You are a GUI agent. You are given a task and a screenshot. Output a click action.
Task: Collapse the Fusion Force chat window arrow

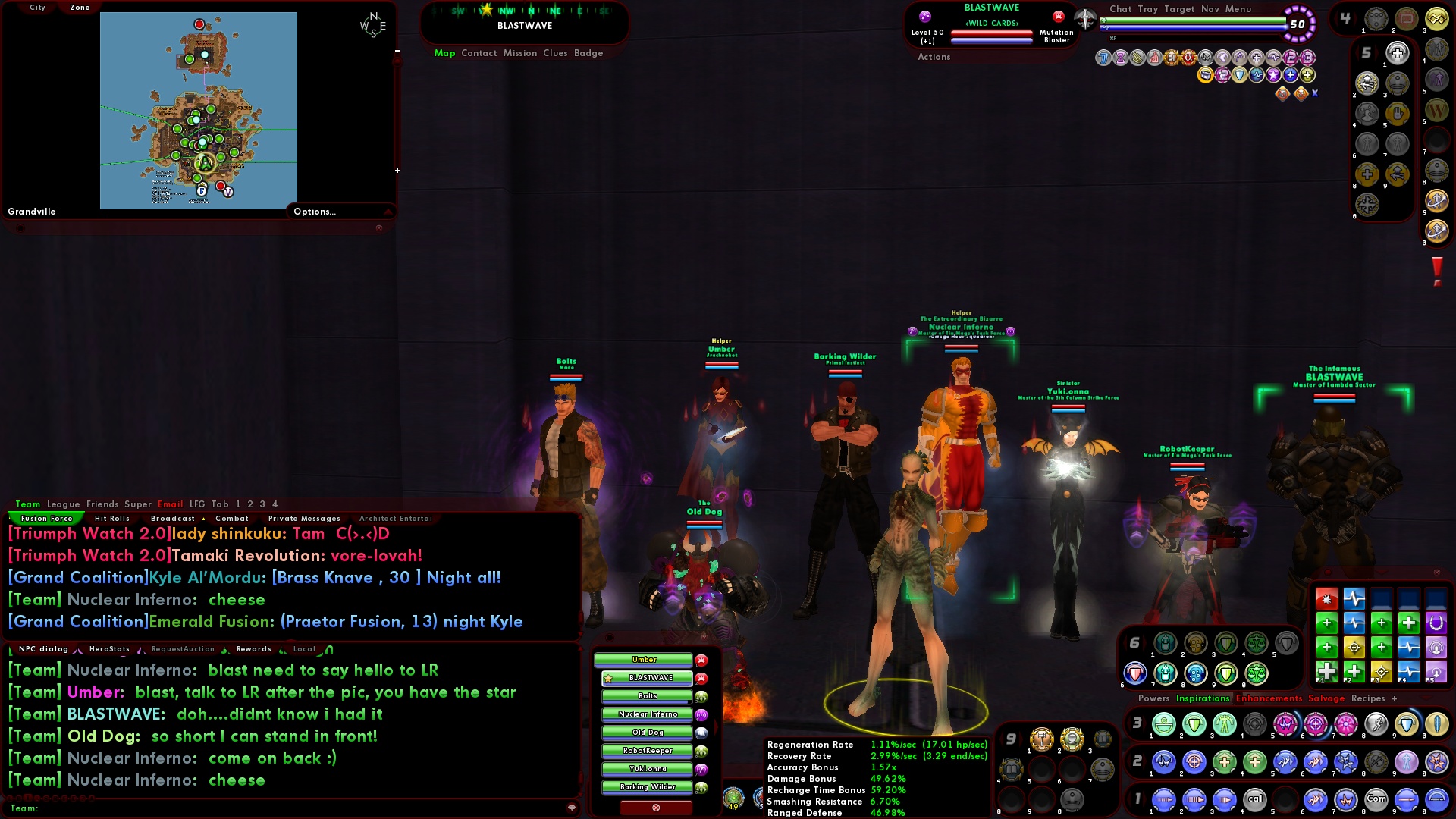10,519
